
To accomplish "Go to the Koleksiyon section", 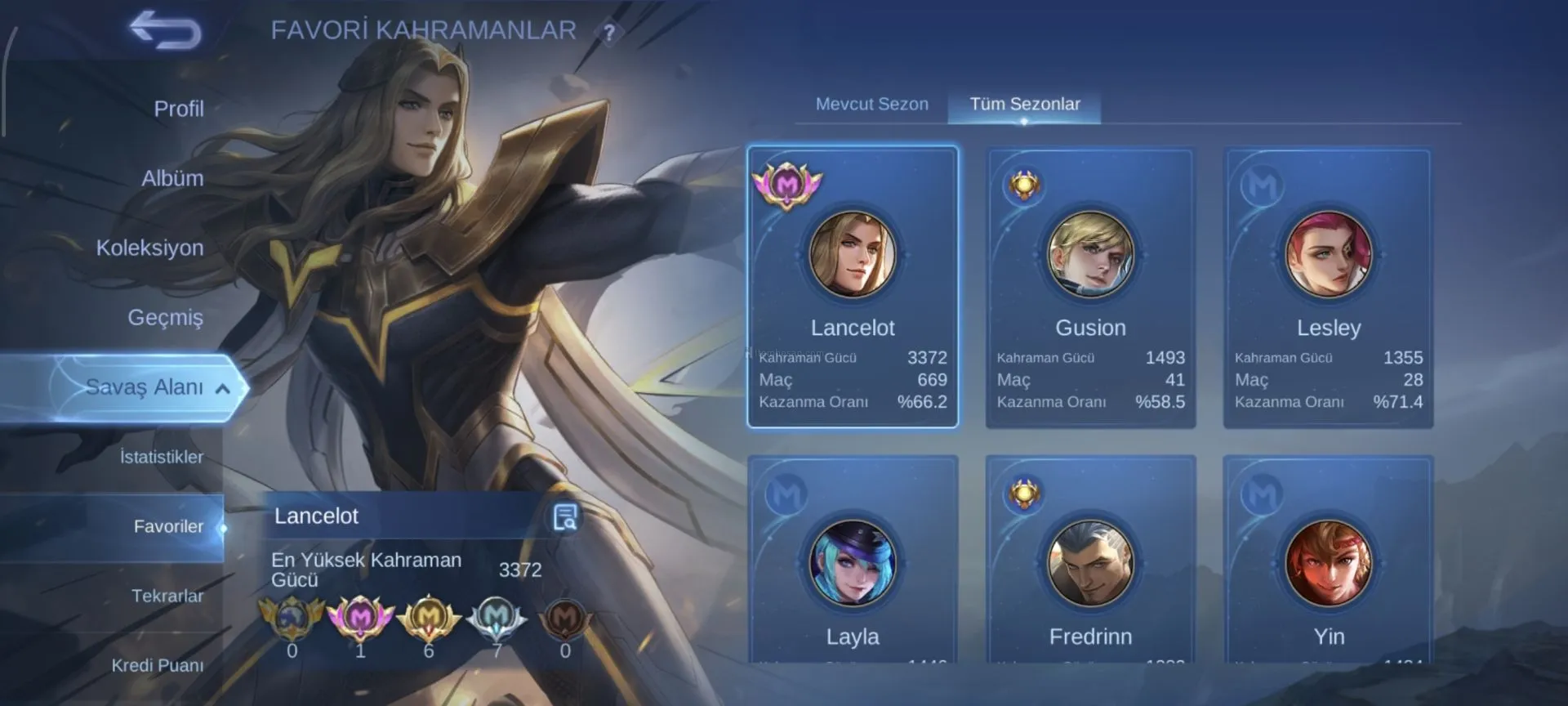I will 149,248.
